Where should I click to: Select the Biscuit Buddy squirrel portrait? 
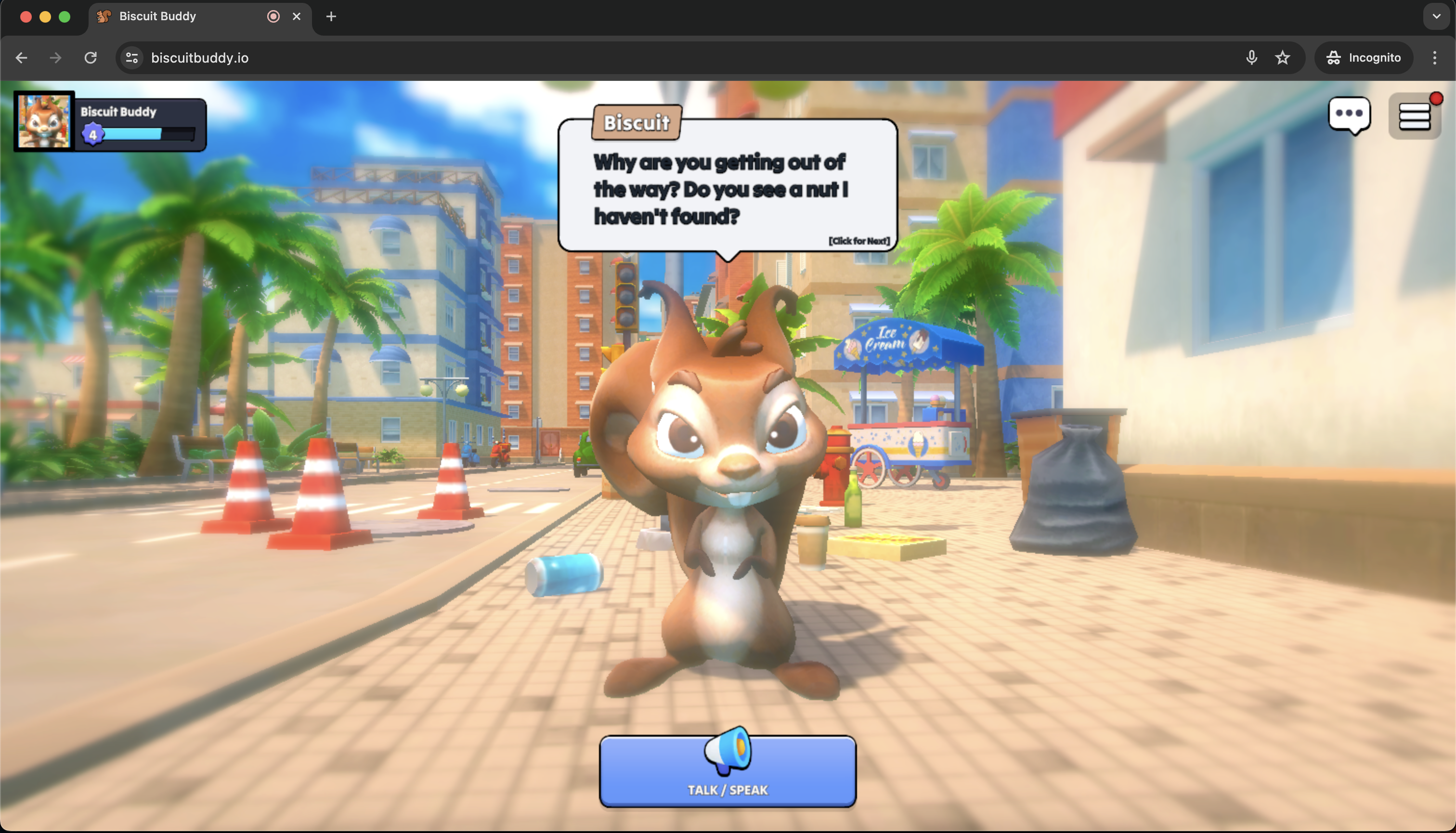44,121
